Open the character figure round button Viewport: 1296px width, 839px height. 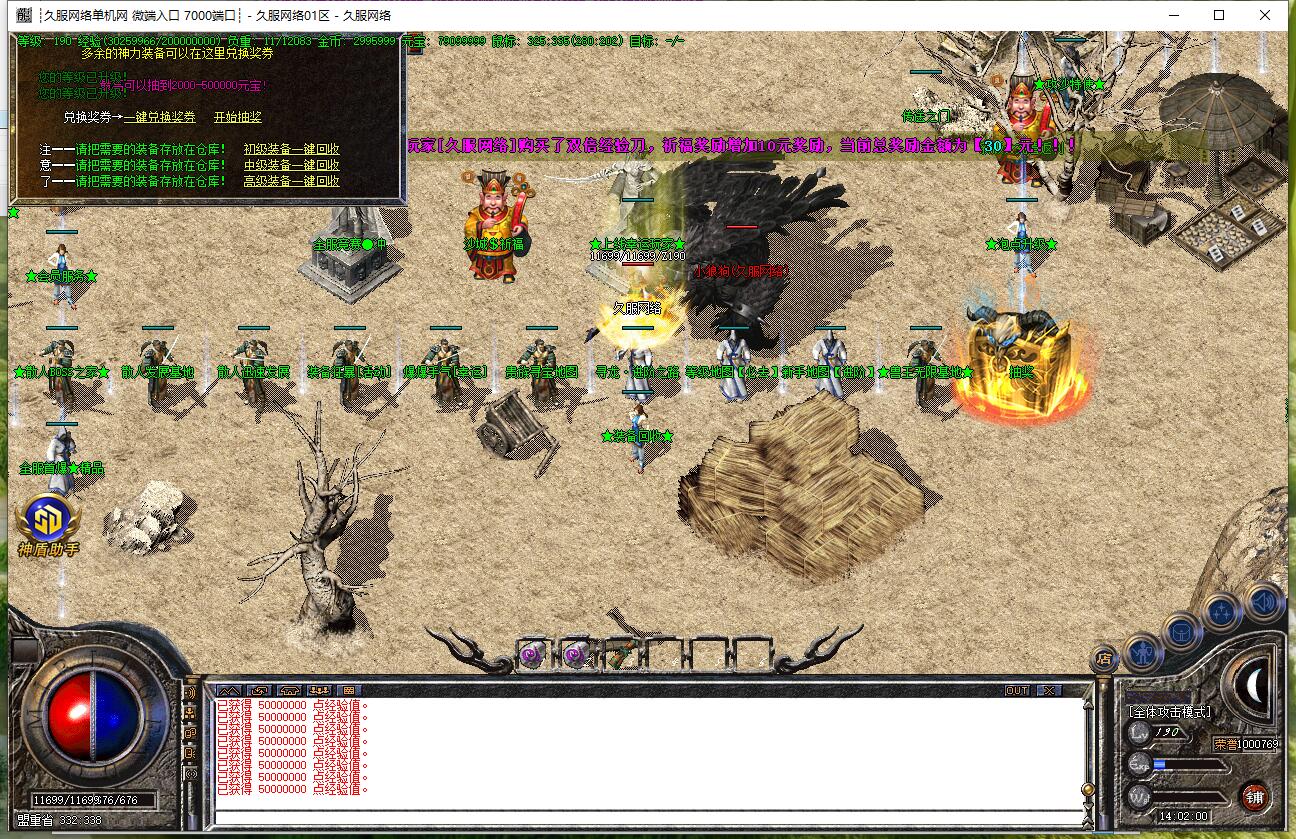pos(1142,652)
